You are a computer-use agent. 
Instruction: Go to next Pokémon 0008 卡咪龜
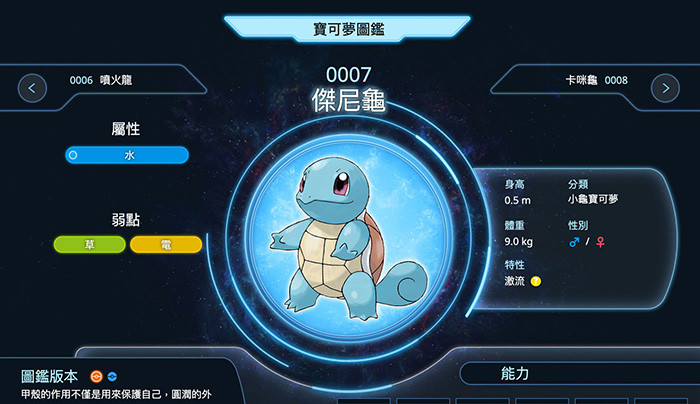click(665, 88)
